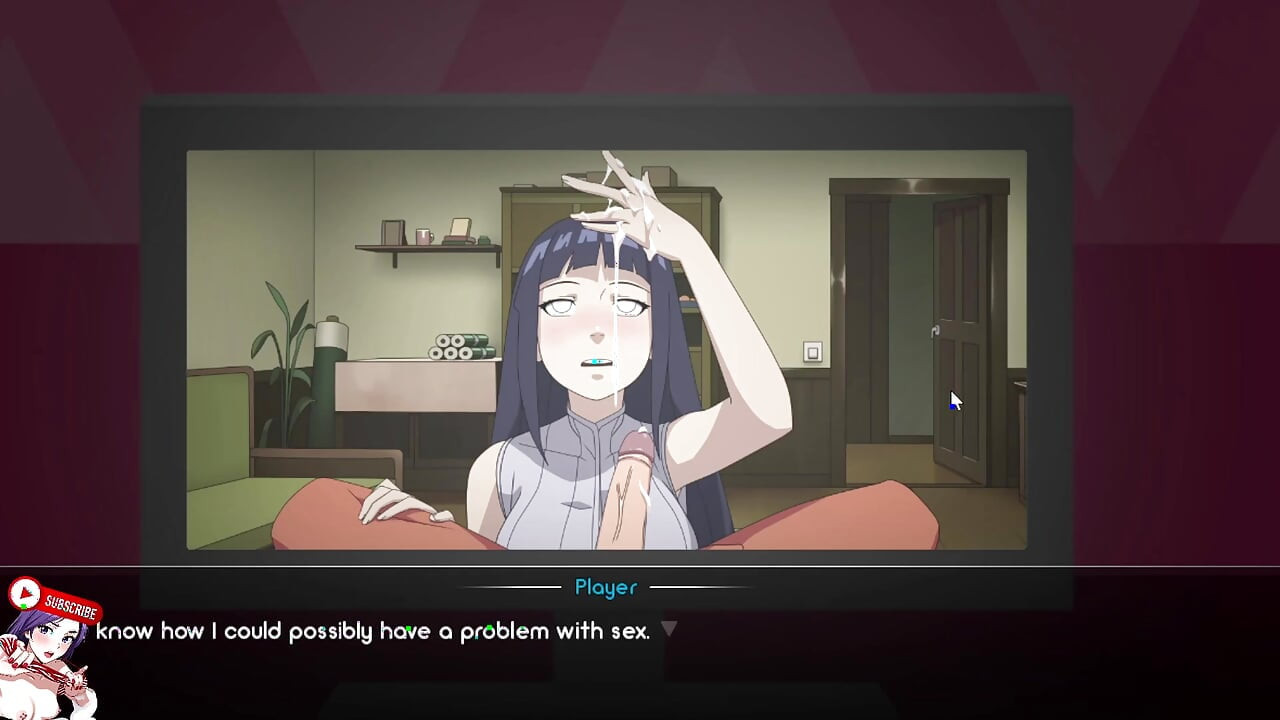Click the mouse cursor position near the door
1280x720 pixels.
952,400
